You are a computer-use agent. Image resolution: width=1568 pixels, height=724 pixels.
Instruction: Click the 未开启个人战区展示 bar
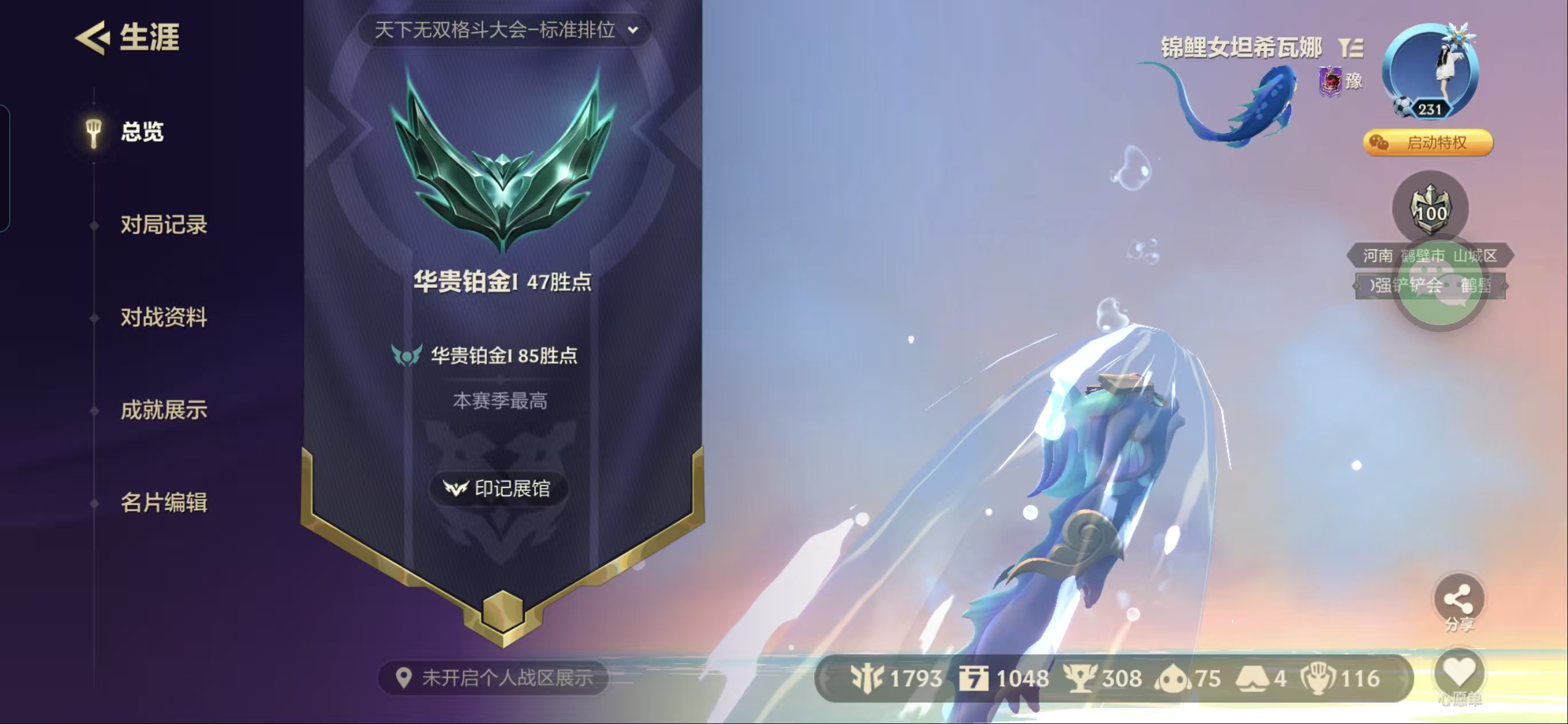[x=487, y=677]
